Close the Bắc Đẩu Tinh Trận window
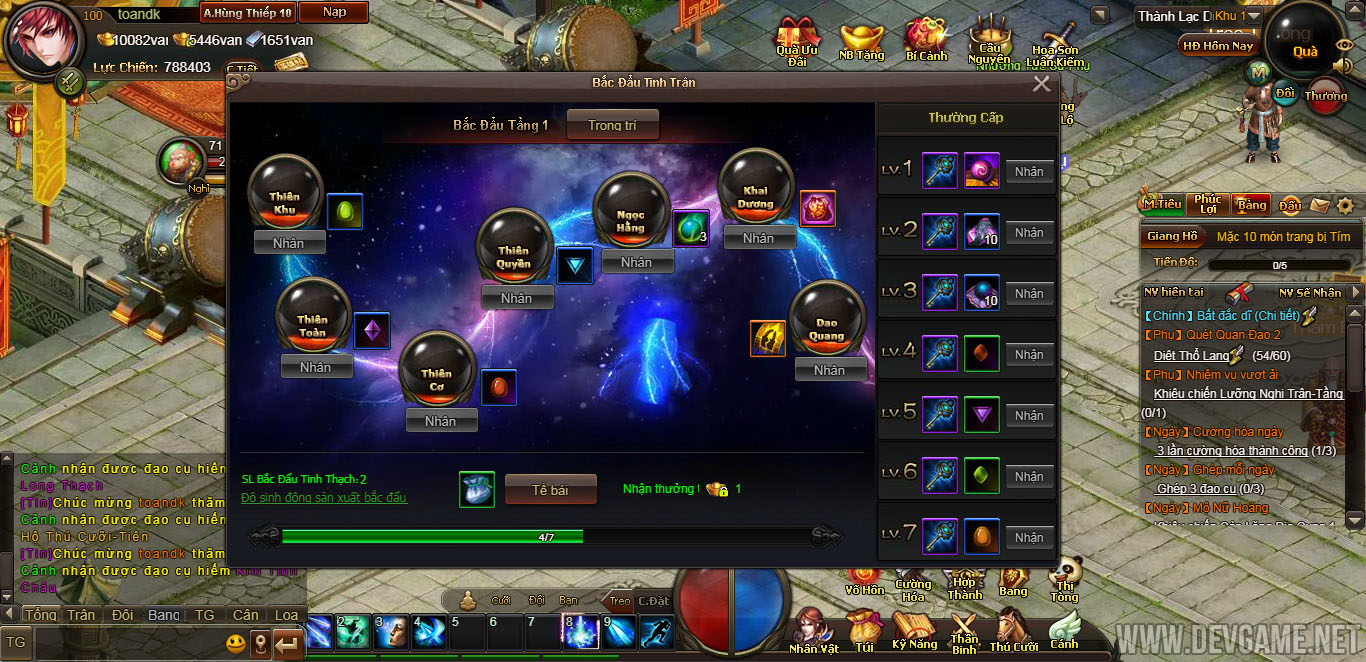The image size is (1366, 662). 1041,84
